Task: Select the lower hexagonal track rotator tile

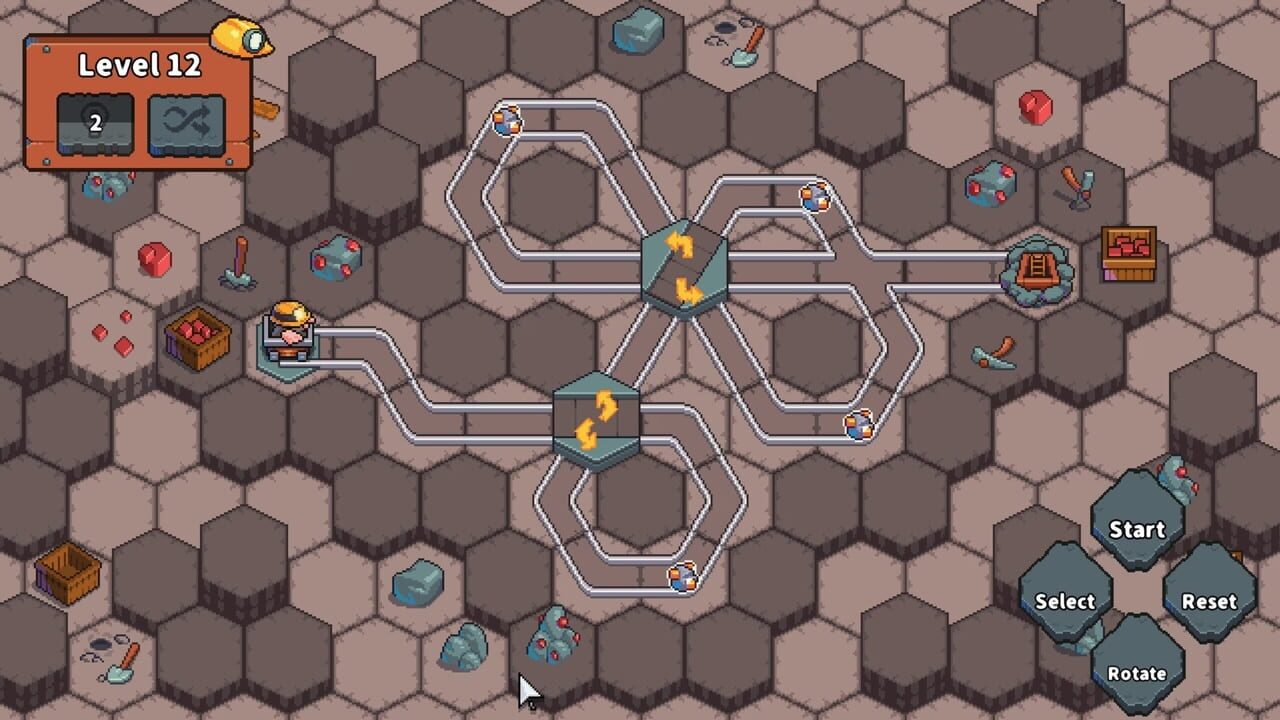Action: 598,418
